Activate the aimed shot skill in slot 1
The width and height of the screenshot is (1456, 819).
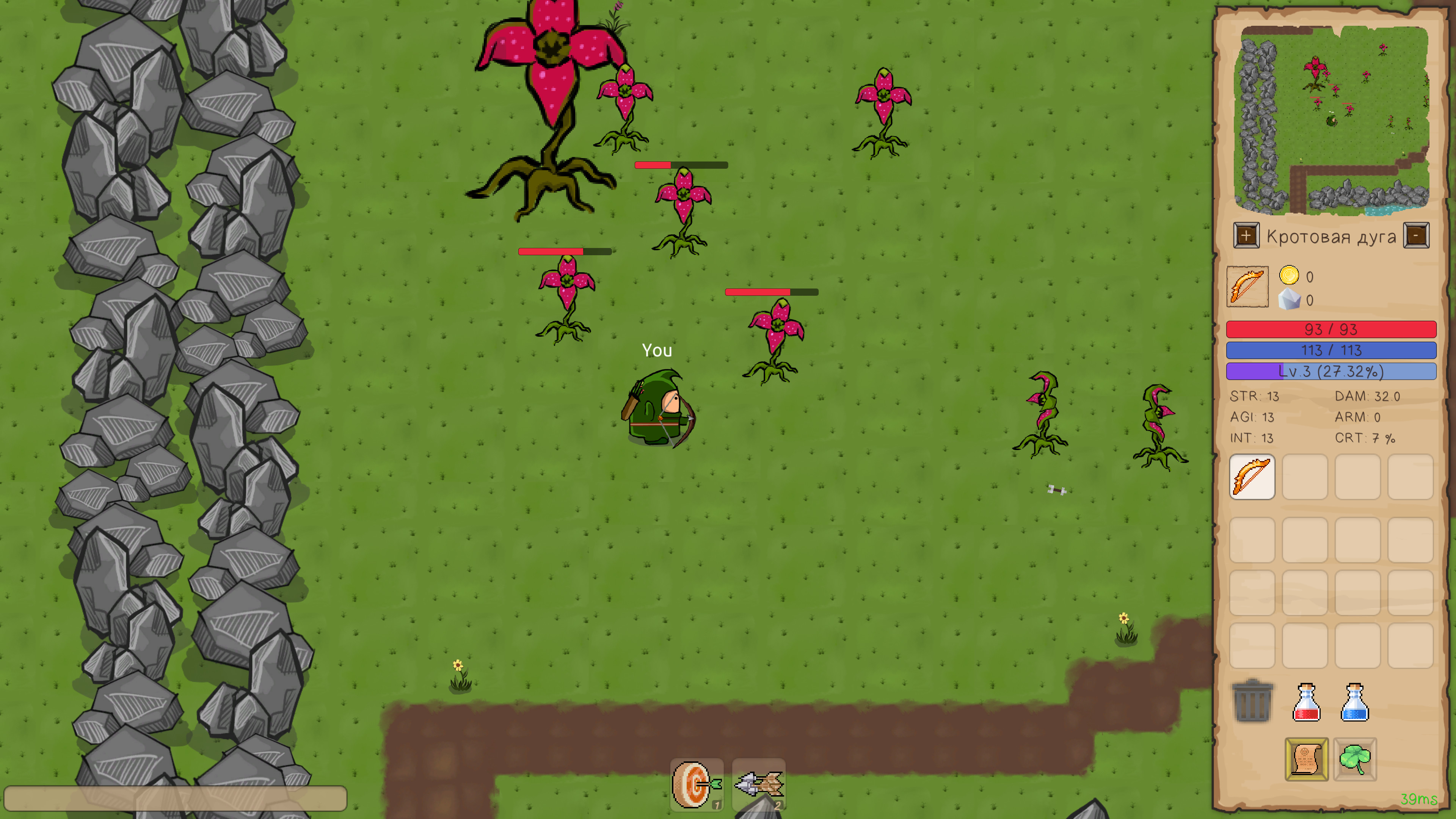697,784
